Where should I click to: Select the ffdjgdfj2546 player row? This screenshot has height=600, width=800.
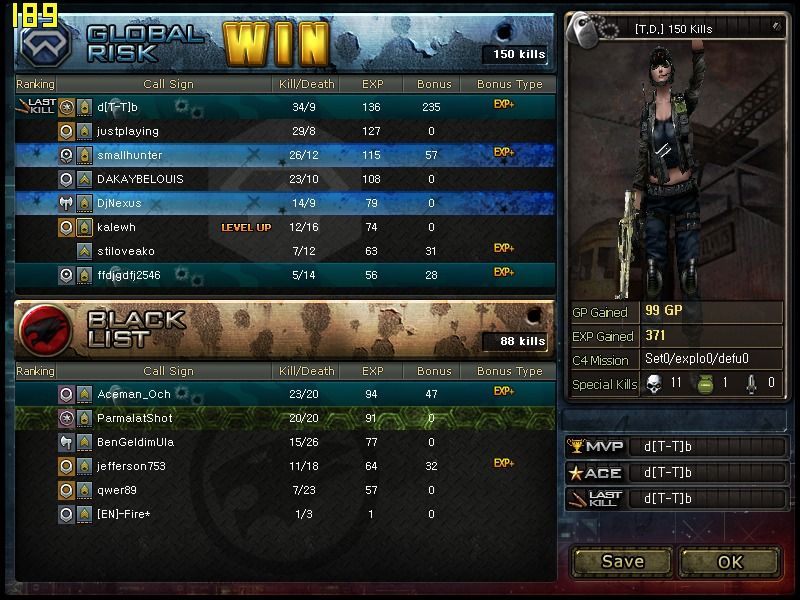coord(285,275)
